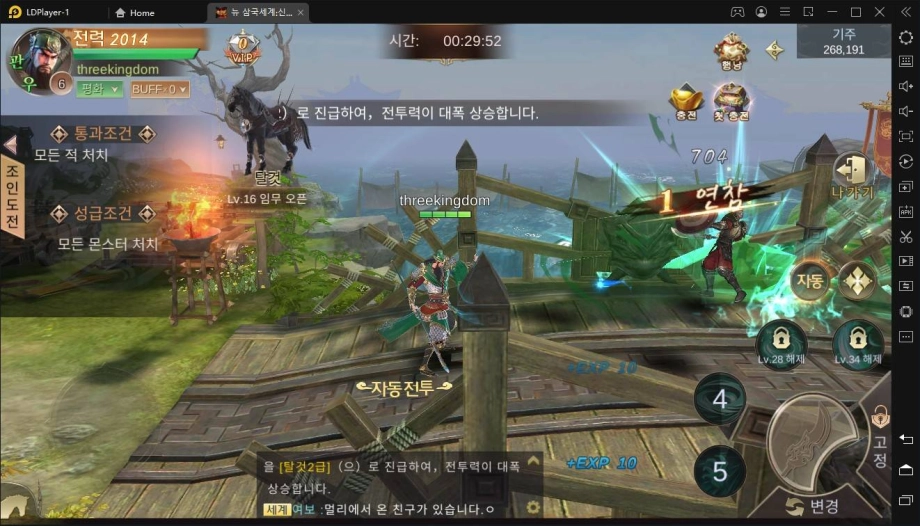920x526 pixels.
Task: Tap the locked Lv.34 skill slot
Action: [858, 342]
